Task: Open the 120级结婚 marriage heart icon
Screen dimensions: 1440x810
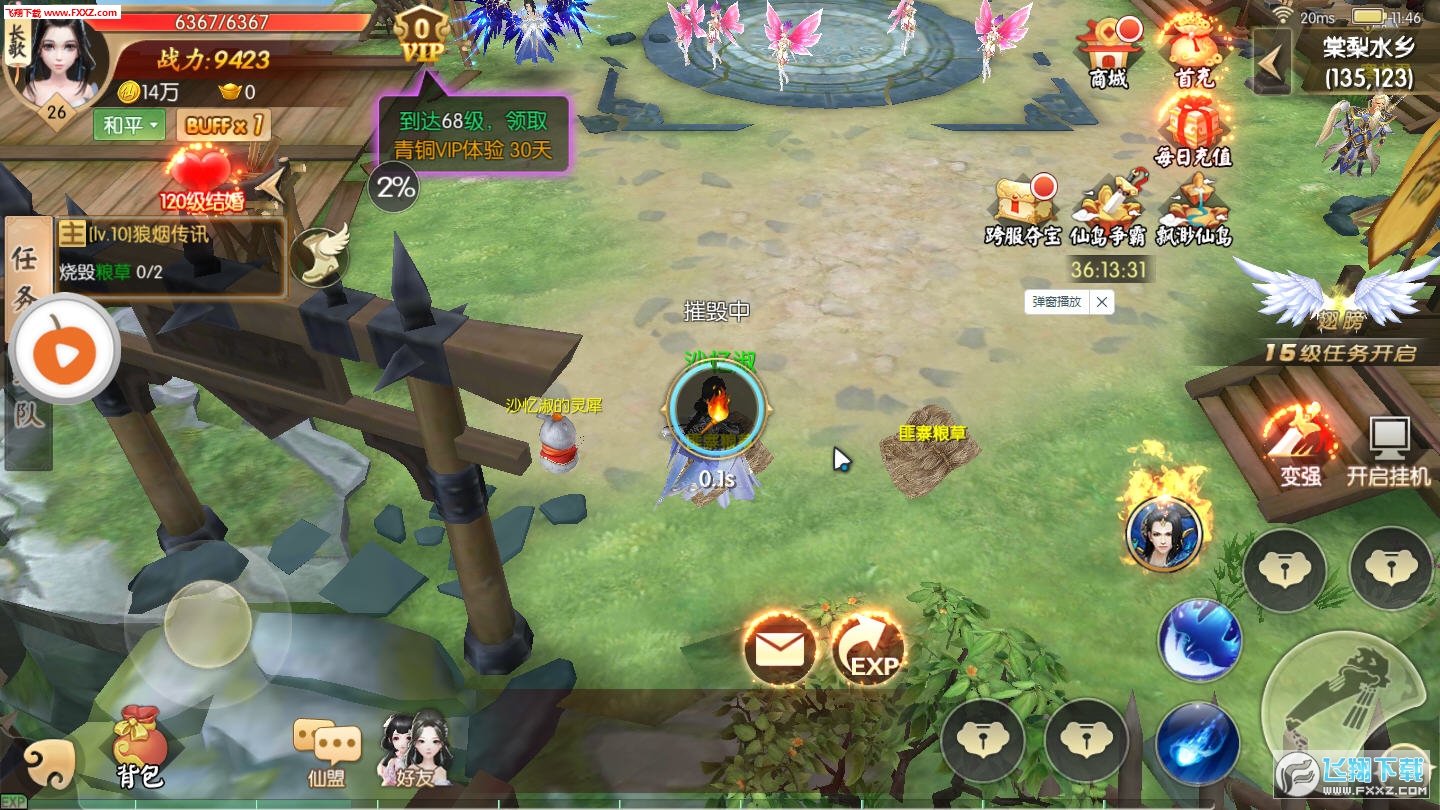Action: [x=202, y=178]
